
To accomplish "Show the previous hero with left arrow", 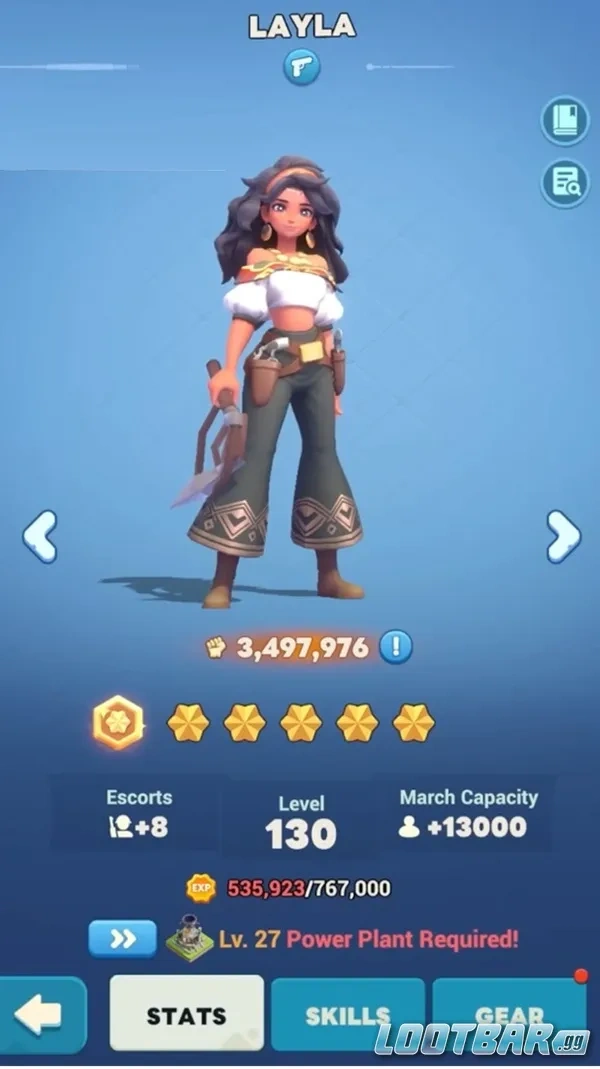I will (x=40, y=537).
